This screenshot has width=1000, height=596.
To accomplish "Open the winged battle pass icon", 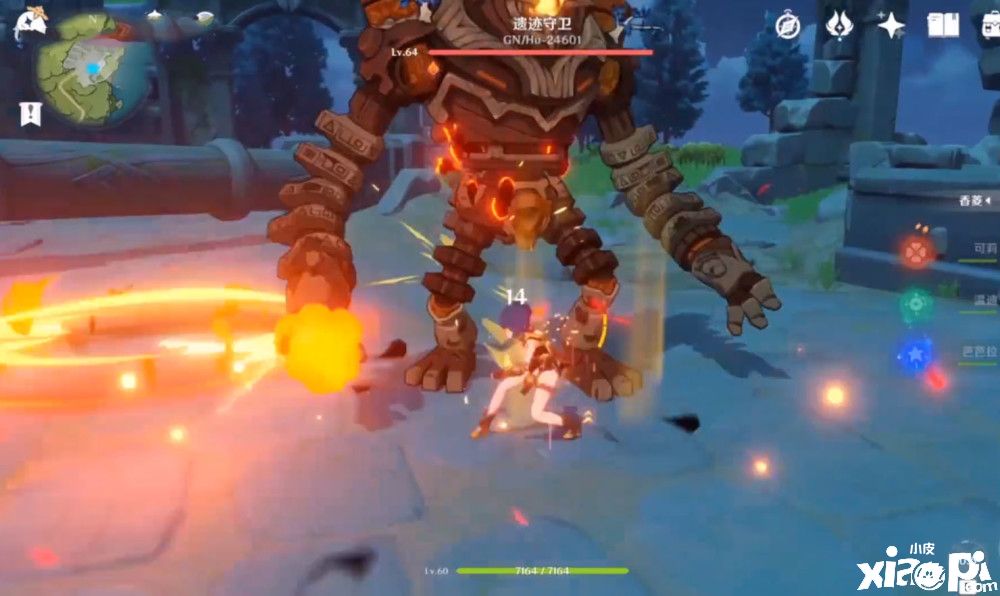I will (x=839, y=25).
